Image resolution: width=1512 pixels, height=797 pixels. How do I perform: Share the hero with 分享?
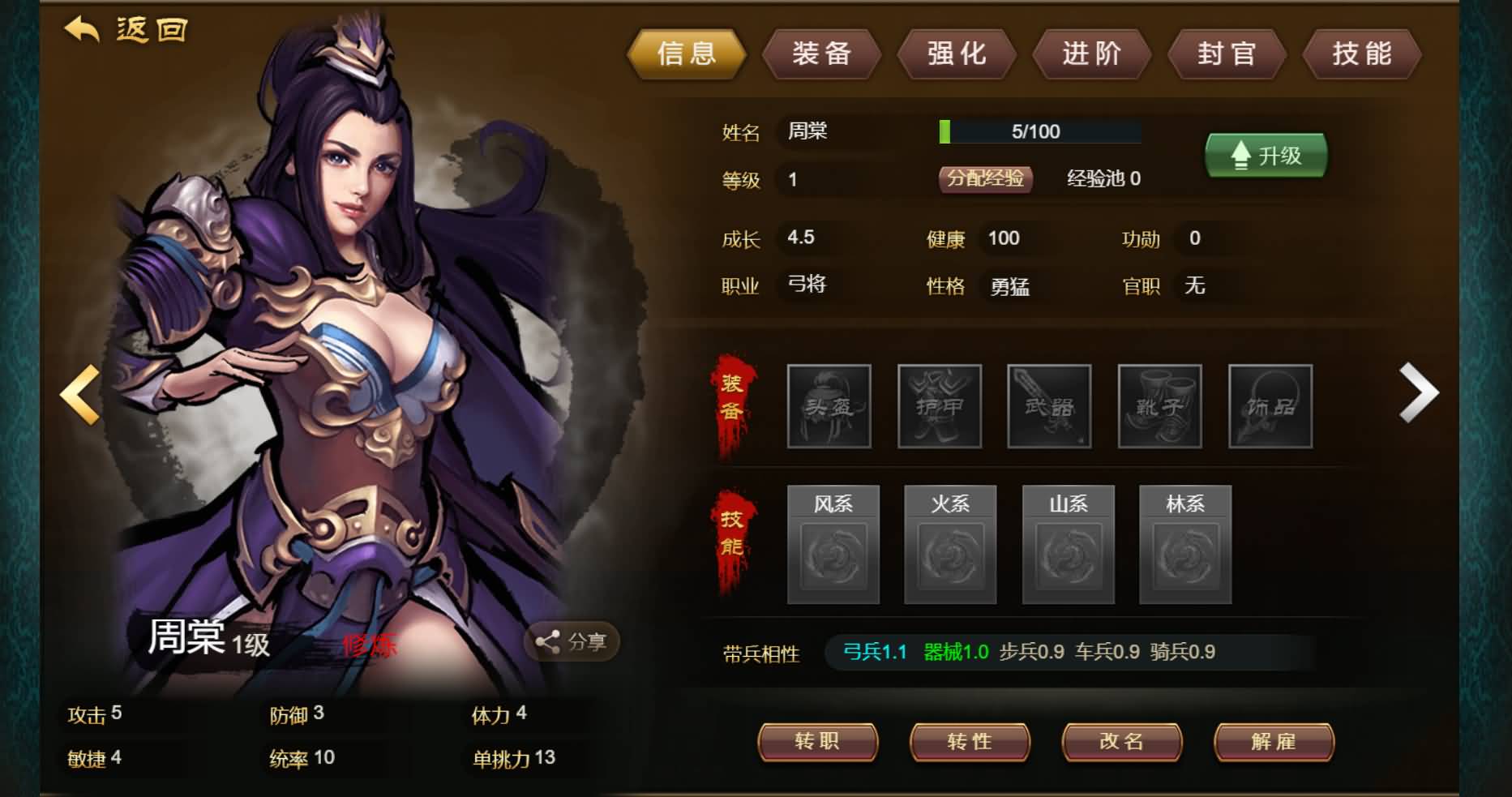[x=572, y=642]
